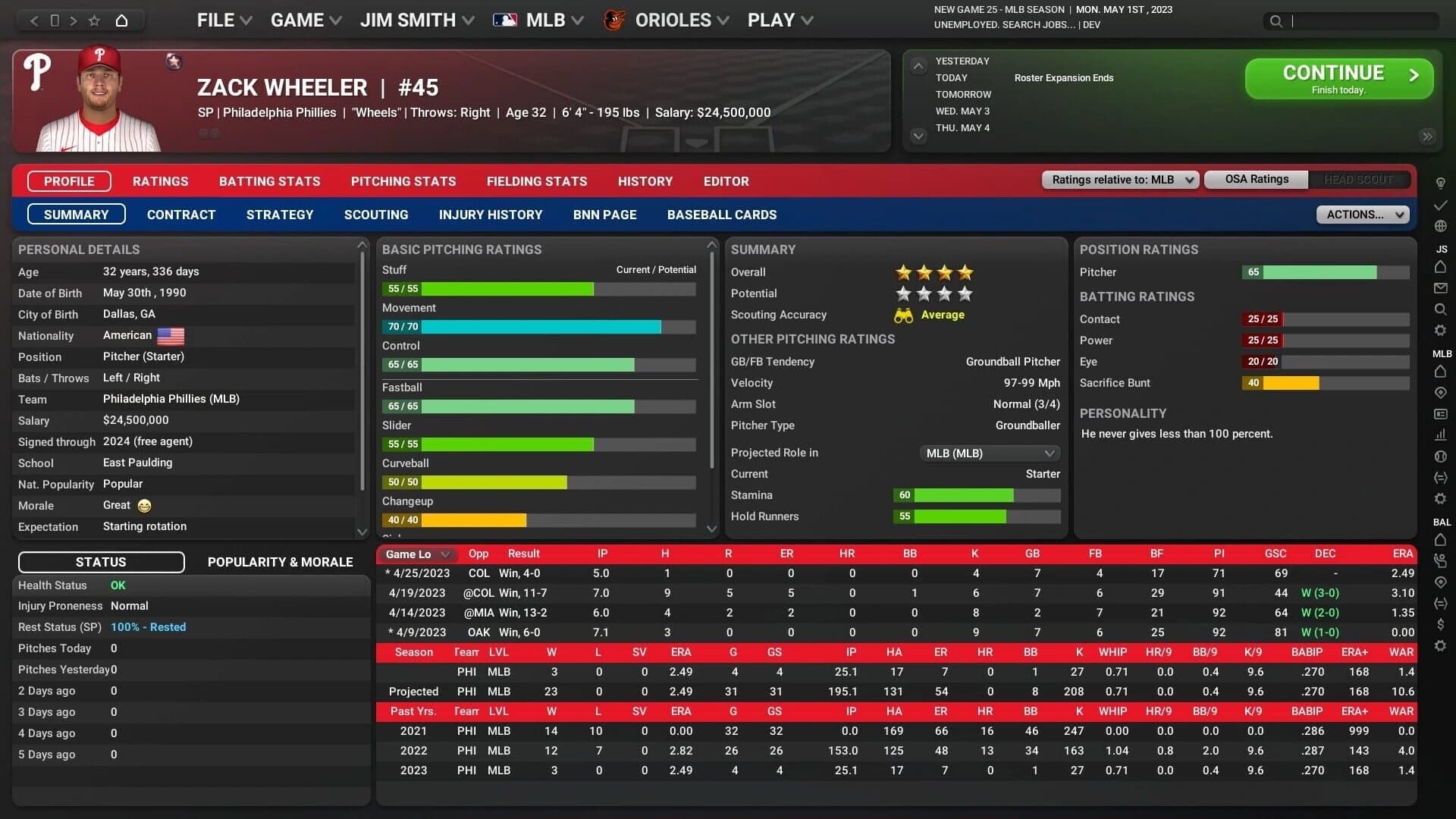This screenshot has height=819, width=1456.
Task: Open the ACTIONS dropdown menu
Action: coord(1363,215)
